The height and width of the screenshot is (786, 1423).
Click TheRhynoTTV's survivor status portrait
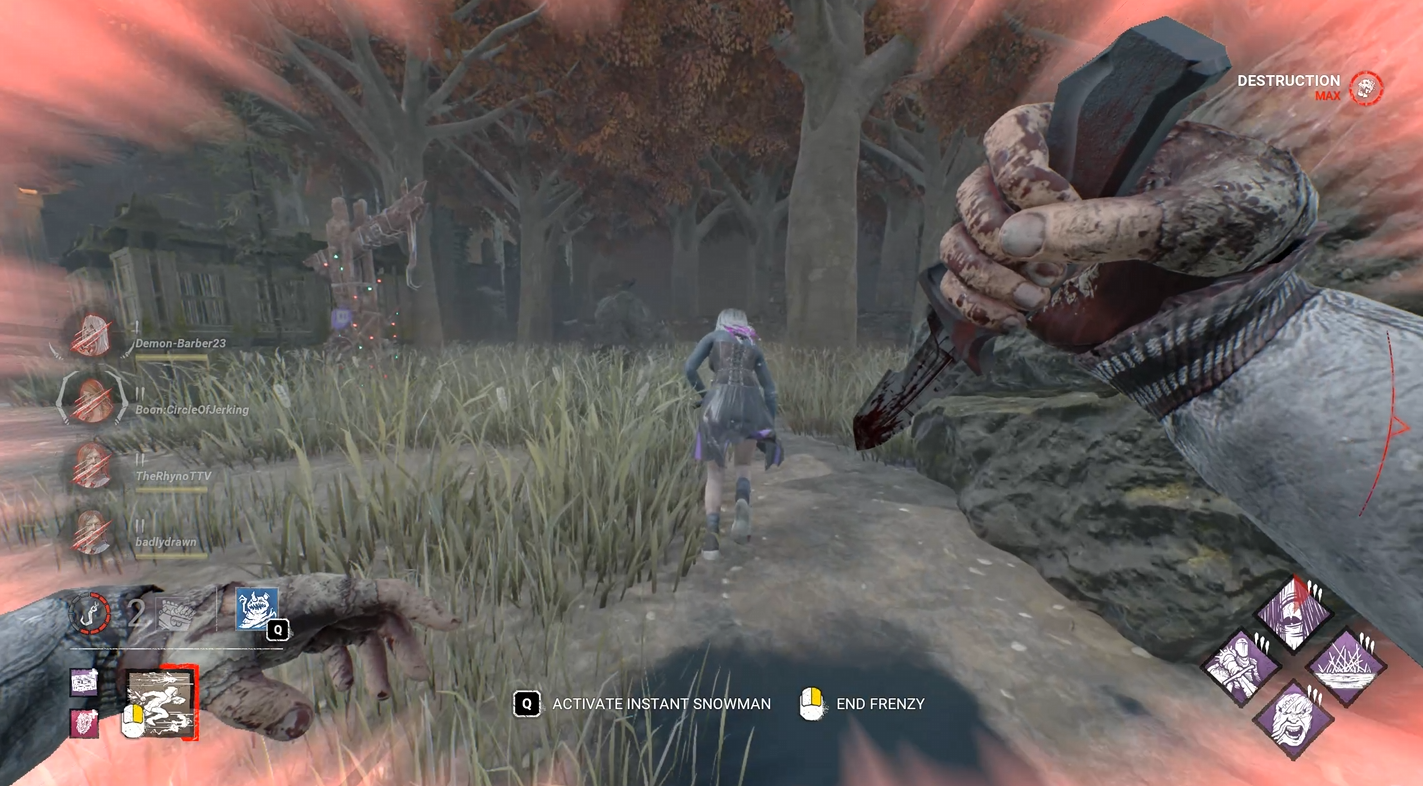point(91,465)
